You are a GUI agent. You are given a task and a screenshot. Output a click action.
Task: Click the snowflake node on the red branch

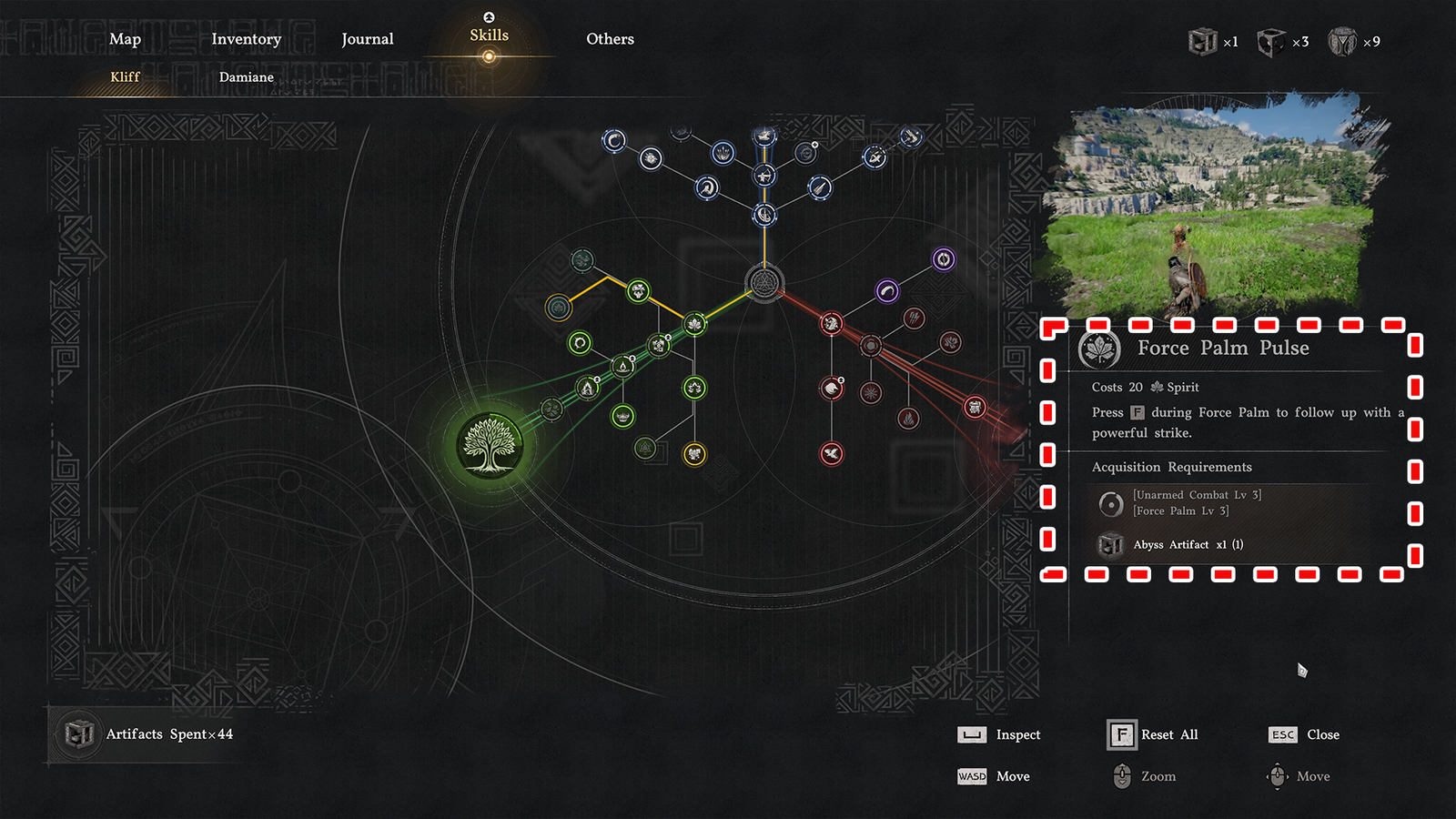(x=870, y=394)
